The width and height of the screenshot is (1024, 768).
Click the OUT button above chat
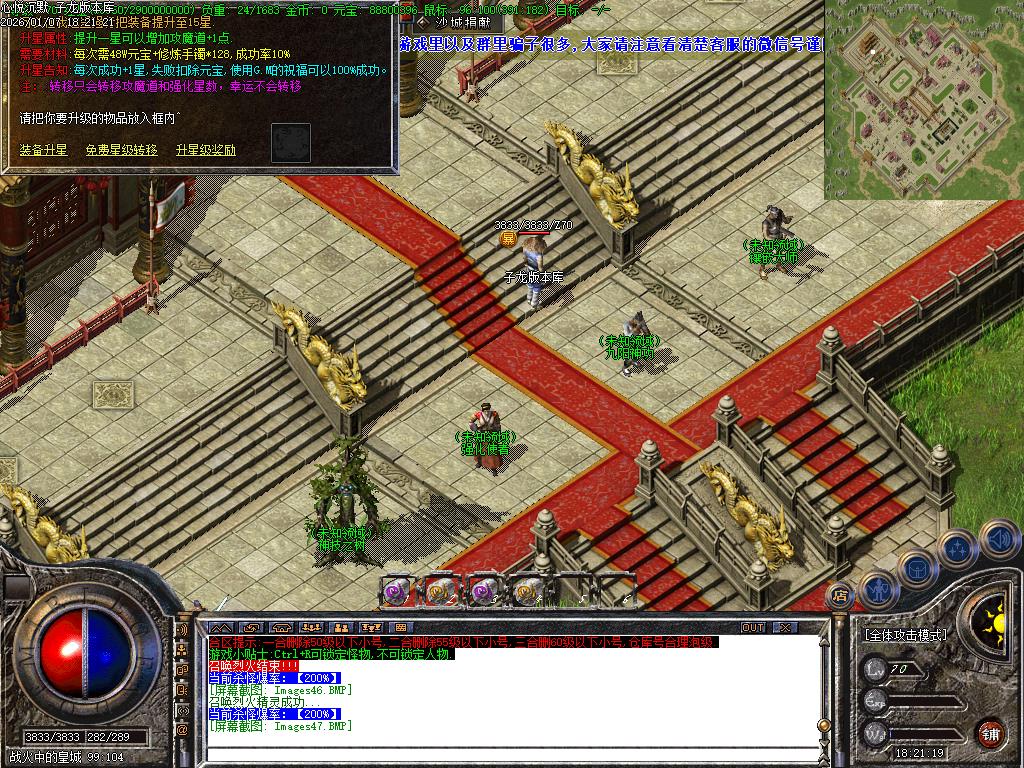point(753,627)
